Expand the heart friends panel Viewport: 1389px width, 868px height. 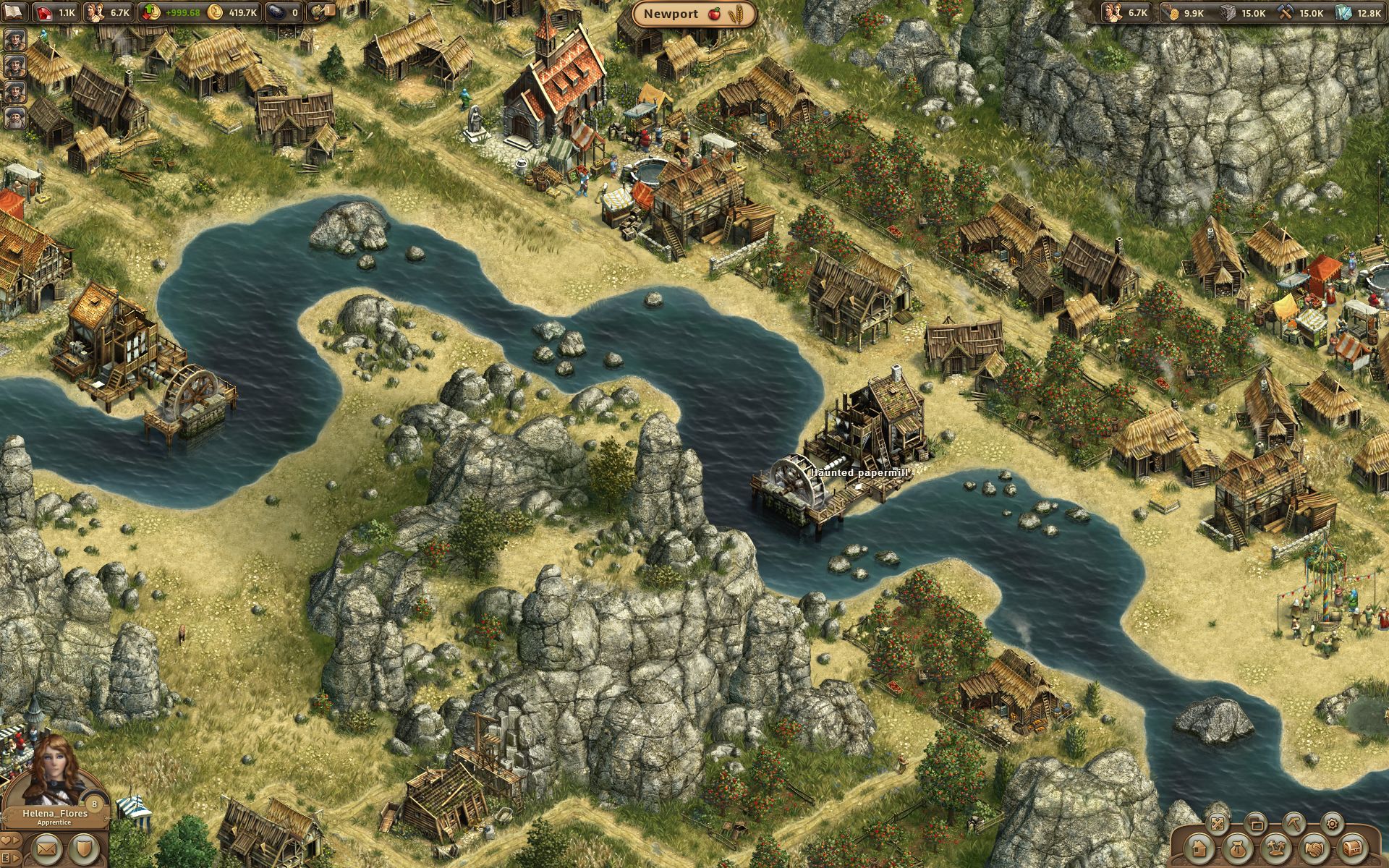(12, 839)
